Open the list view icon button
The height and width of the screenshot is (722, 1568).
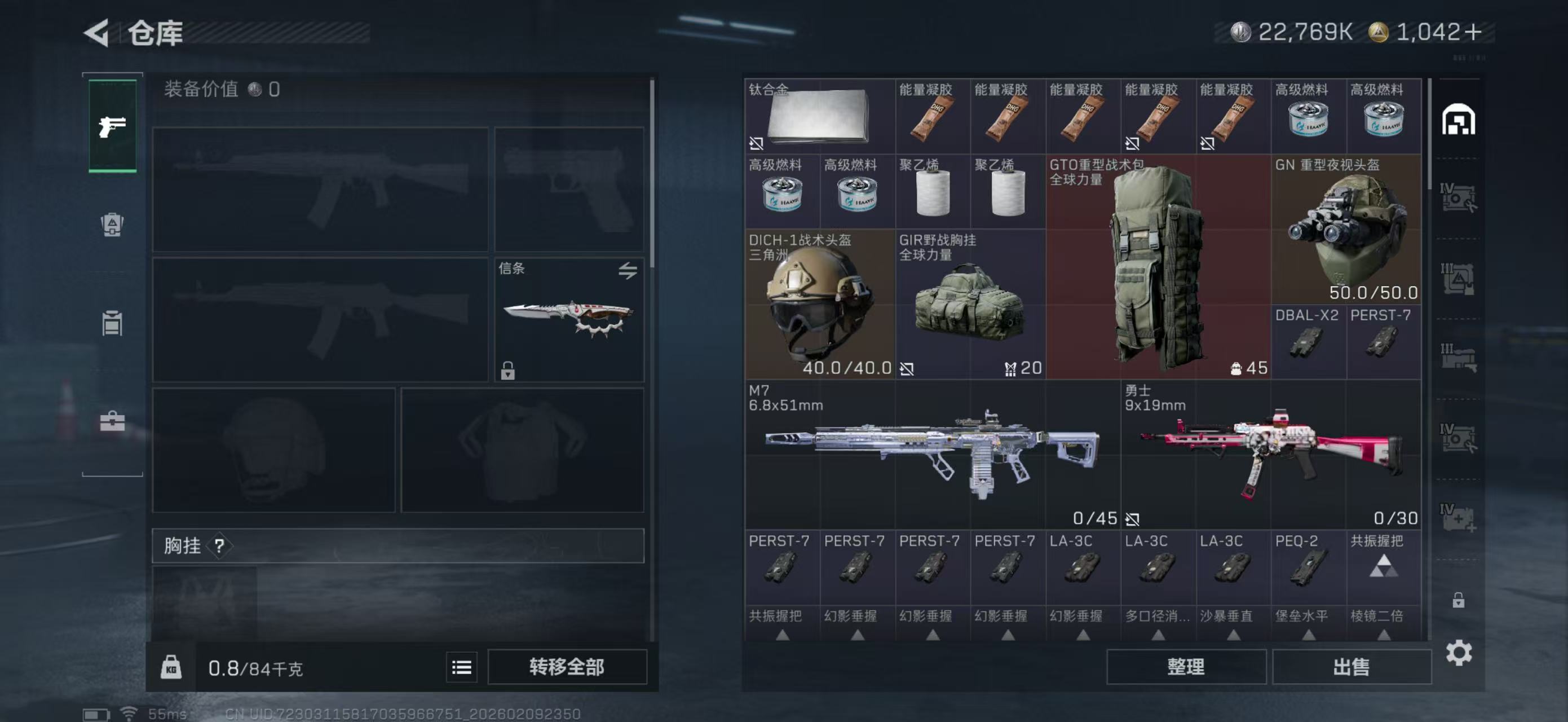(x=461, y=668)
